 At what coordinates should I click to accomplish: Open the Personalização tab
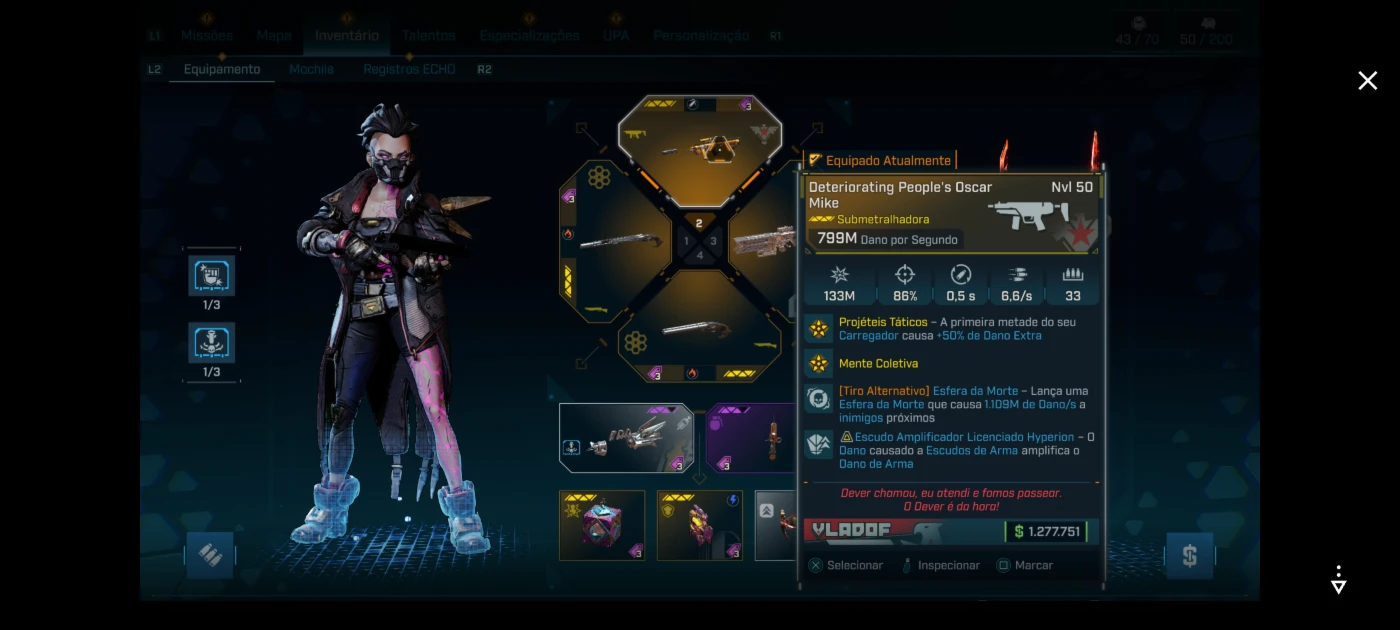701,35
